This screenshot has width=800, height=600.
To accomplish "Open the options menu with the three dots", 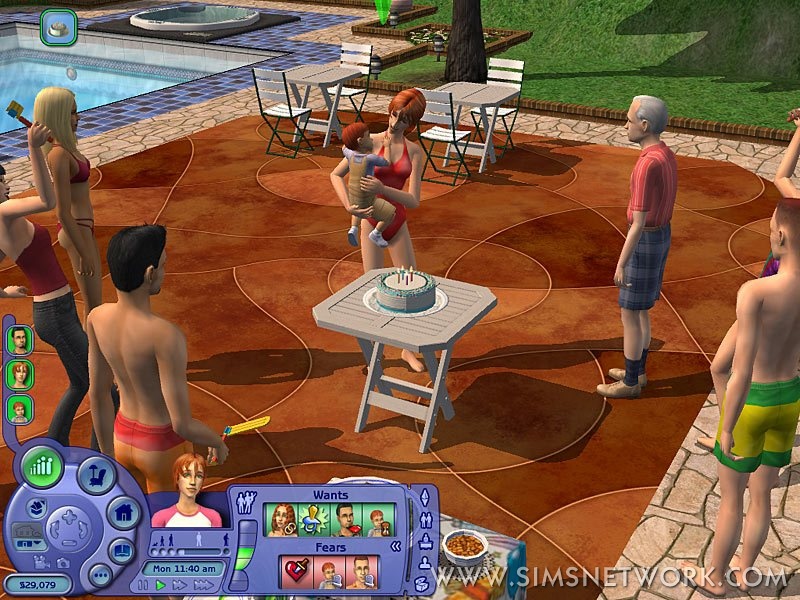I will [x=99, y=574].
